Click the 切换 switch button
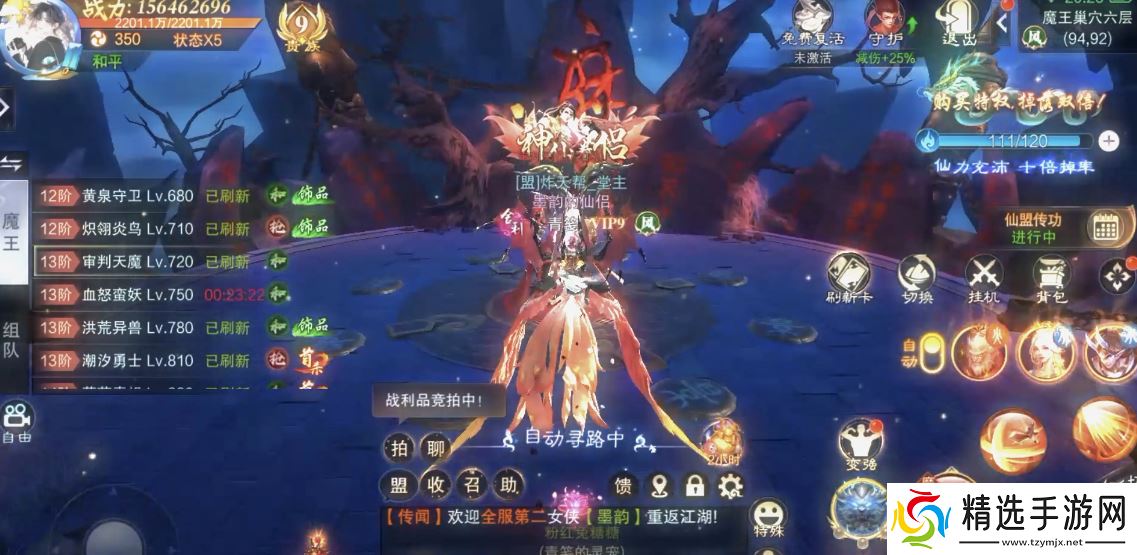1137x555 pixels. coord(916,274)
